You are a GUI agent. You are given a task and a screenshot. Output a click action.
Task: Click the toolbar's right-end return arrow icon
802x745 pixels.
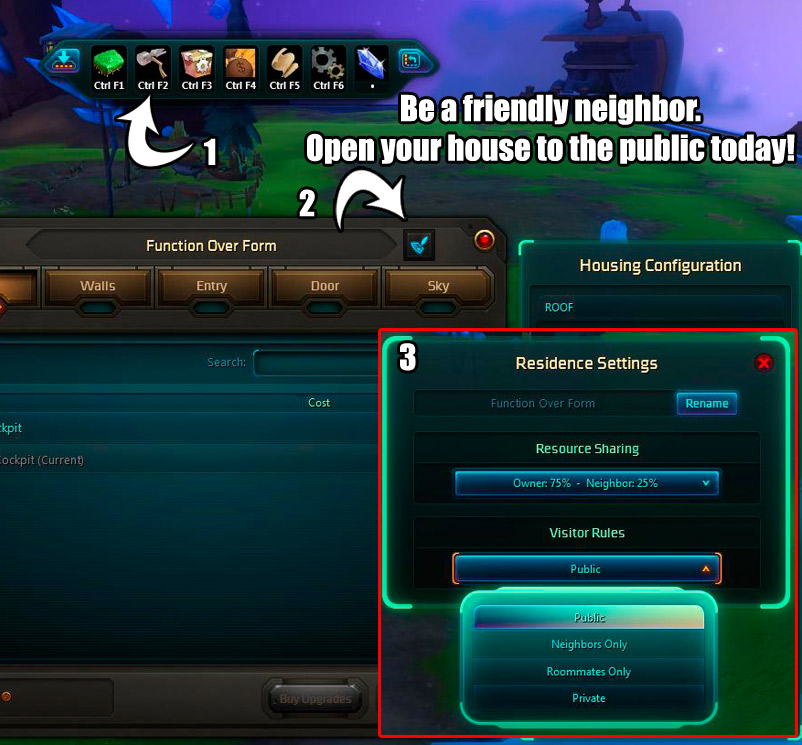413,62
